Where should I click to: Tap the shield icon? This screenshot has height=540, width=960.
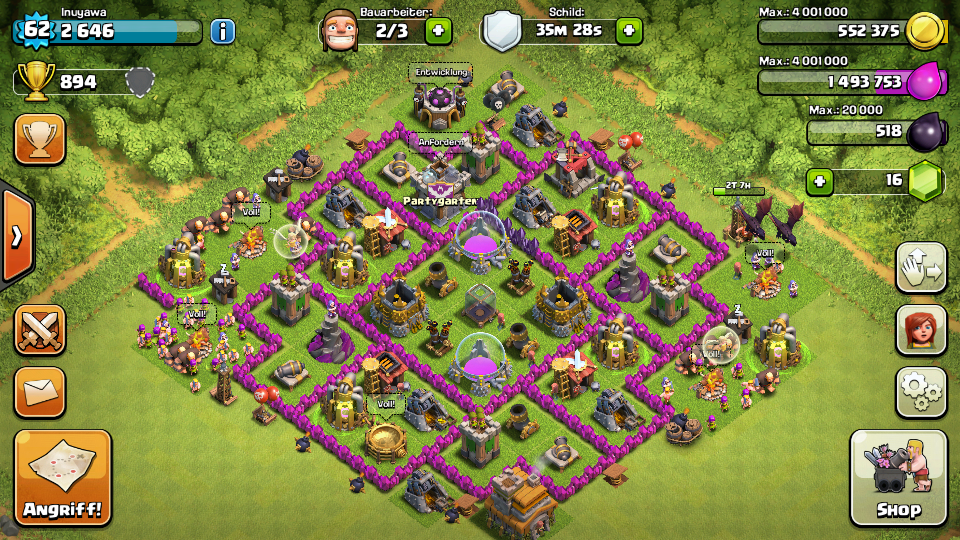[502, 31]
